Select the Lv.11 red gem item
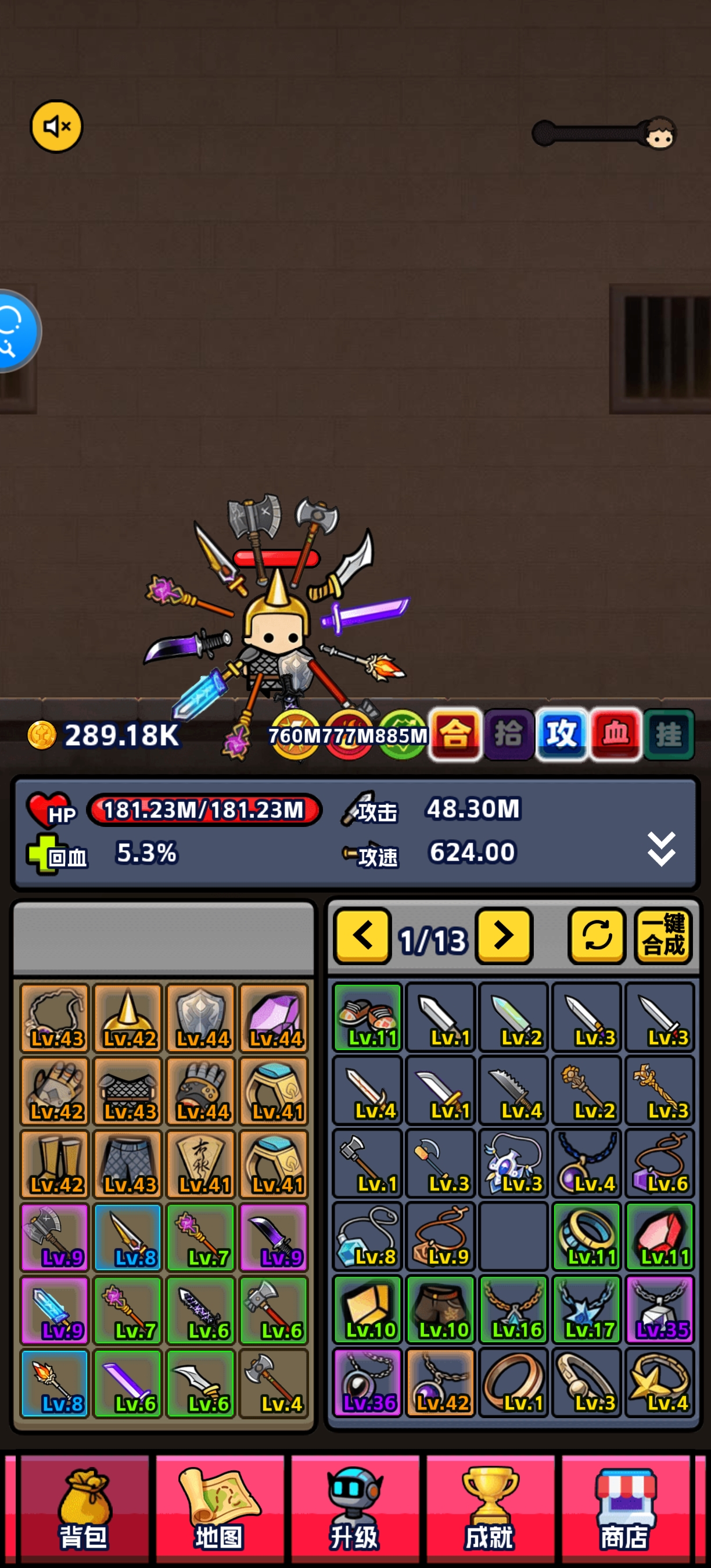711x1568 pixels. 660,1236
